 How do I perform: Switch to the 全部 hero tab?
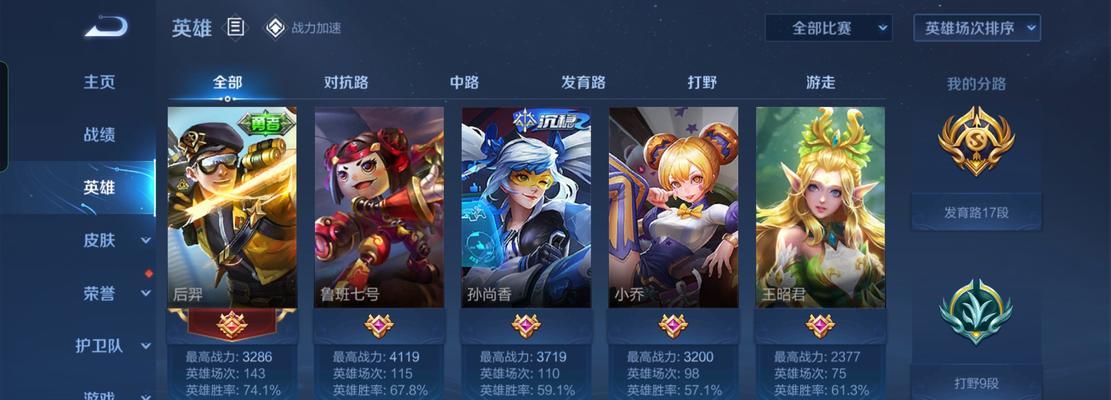click(227, 83)
